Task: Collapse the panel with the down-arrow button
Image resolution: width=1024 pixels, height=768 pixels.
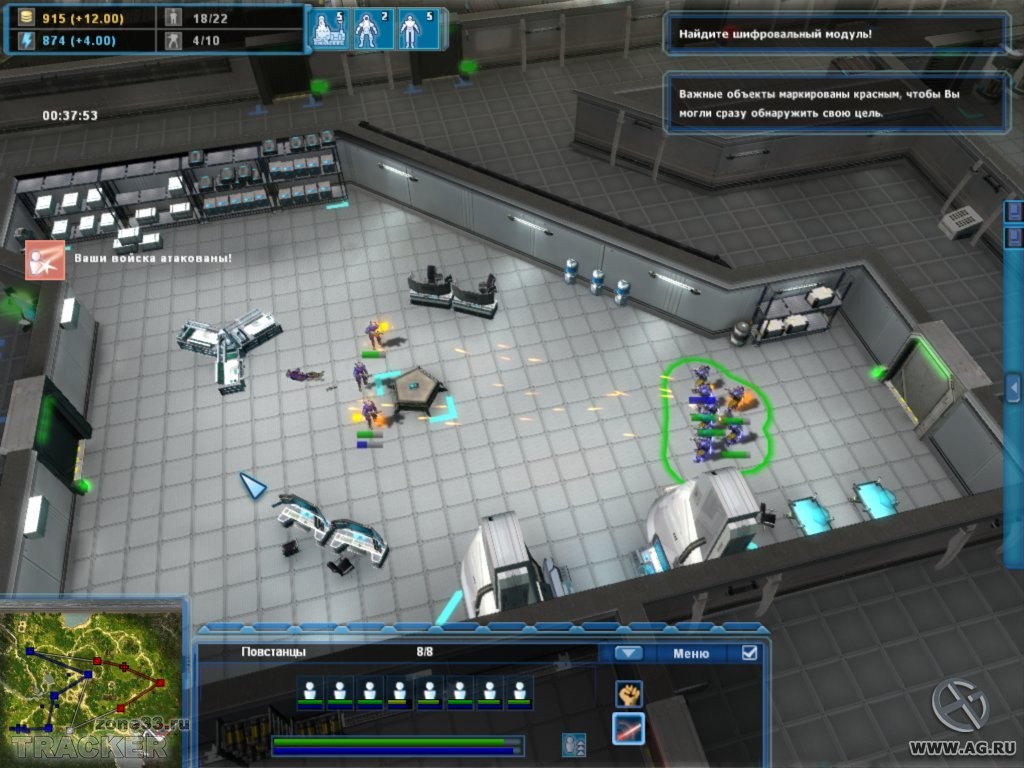Action: pos(628,653)
